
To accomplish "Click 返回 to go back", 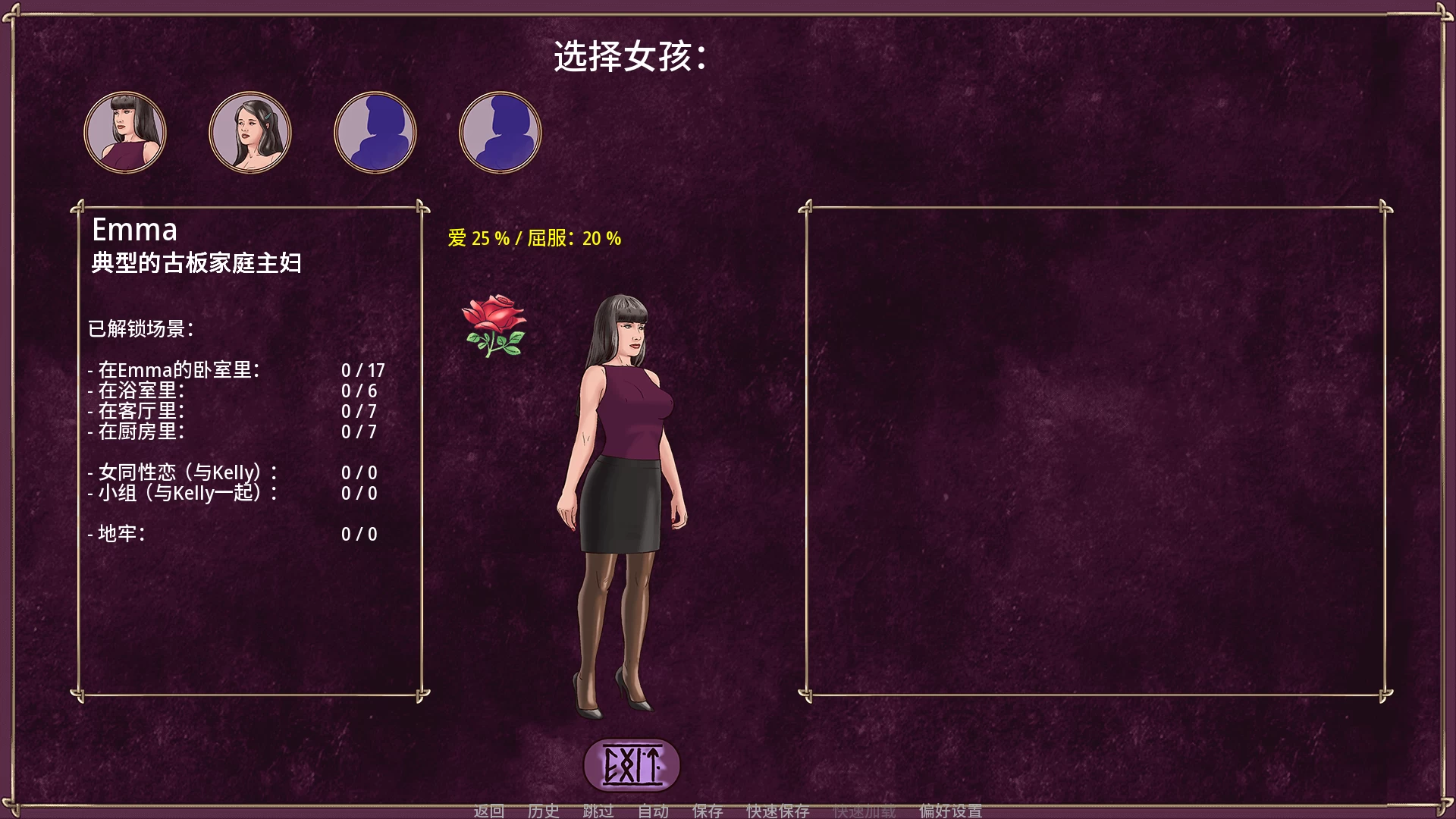I will (x=488, y=811).
